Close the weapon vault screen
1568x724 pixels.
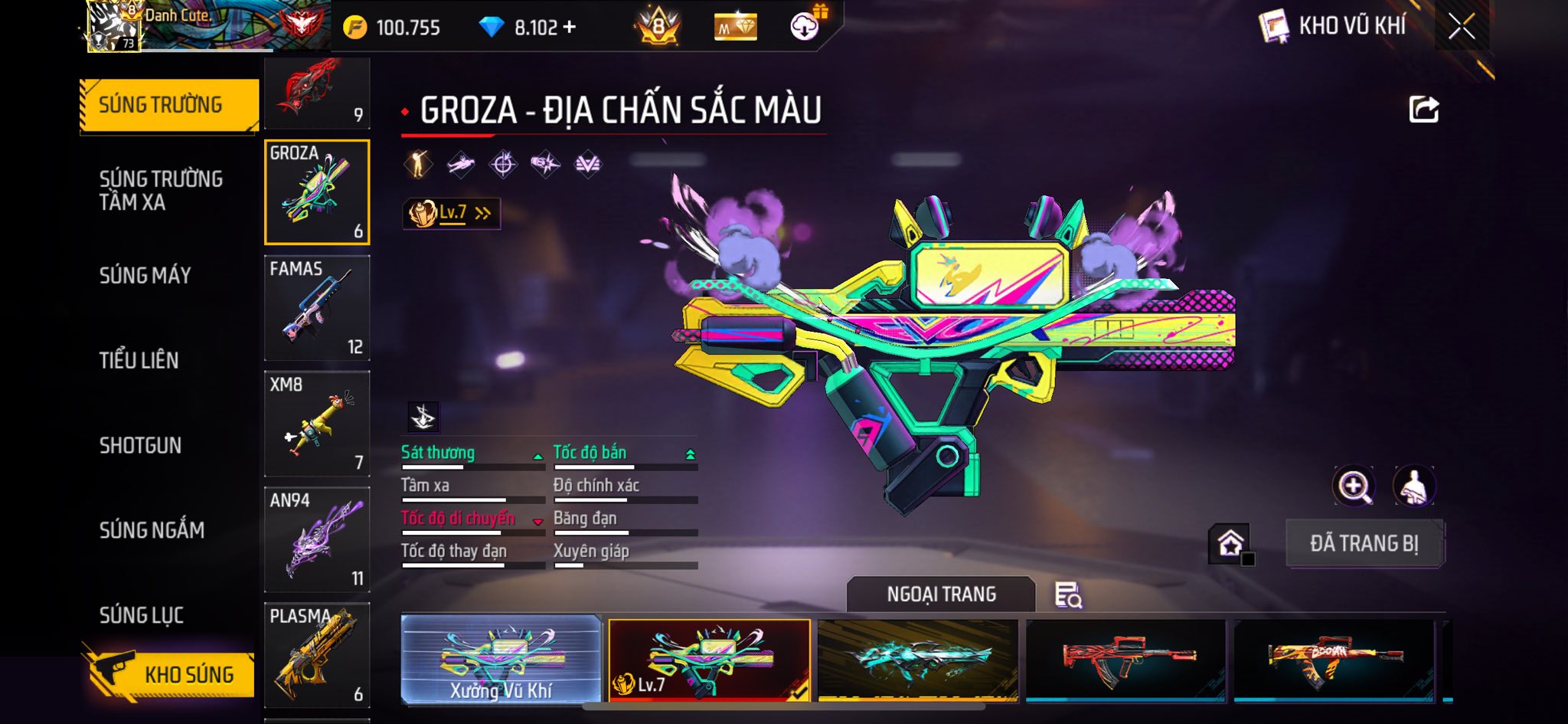1461,27
